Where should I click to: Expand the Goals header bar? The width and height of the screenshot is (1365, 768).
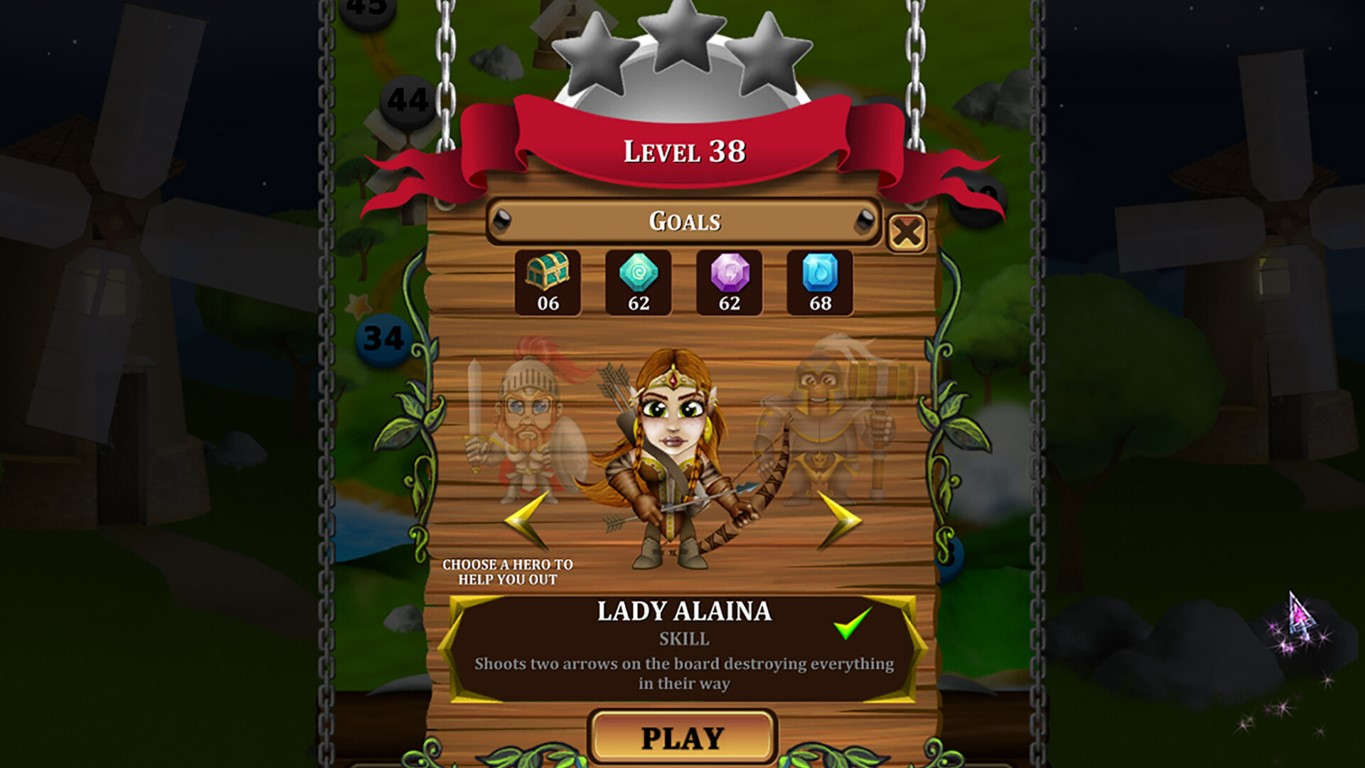tap(682, 221)
